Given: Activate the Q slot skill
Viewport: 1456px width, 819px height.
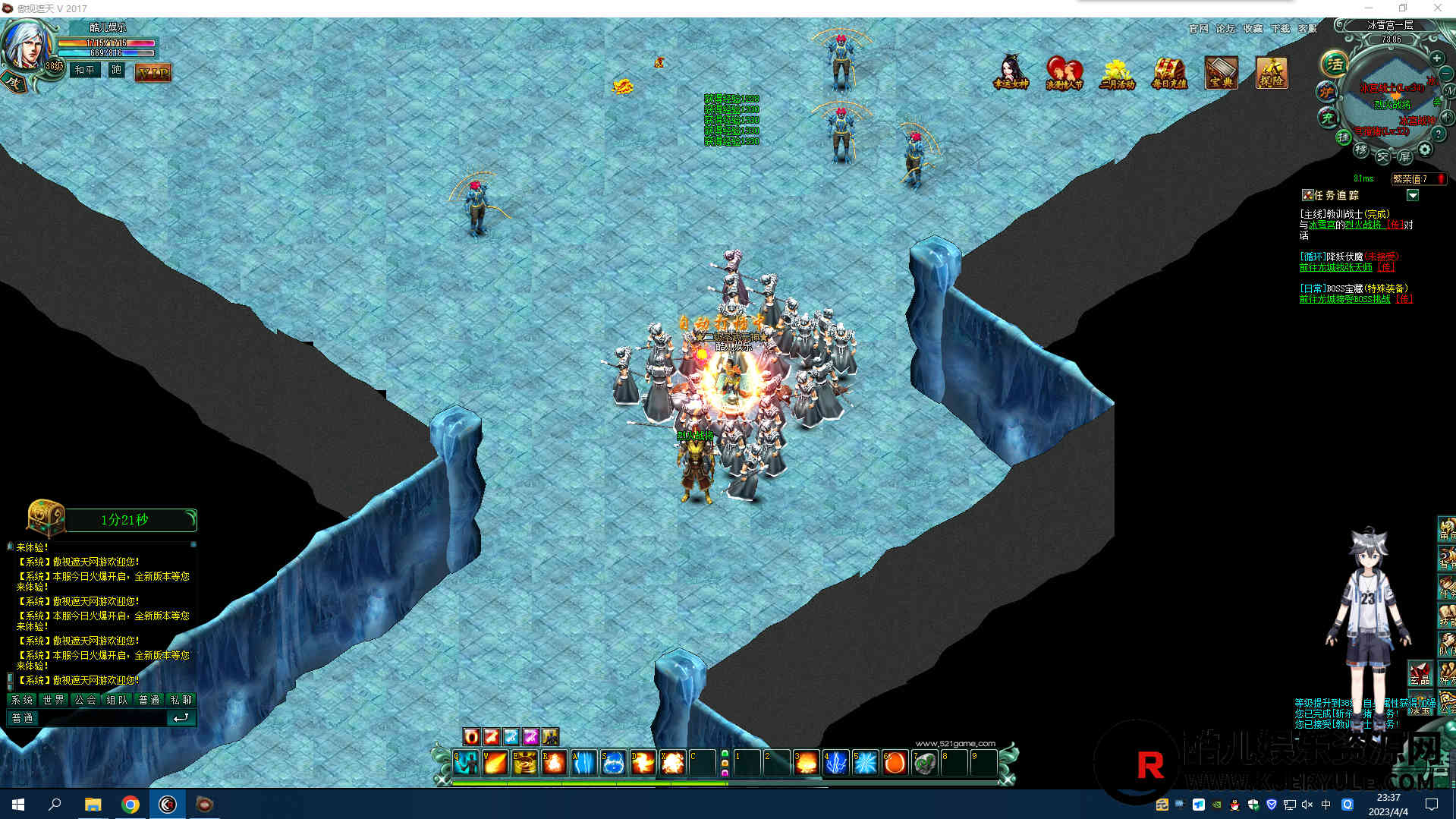Looking at the screenshot, I should pos(466,762).
